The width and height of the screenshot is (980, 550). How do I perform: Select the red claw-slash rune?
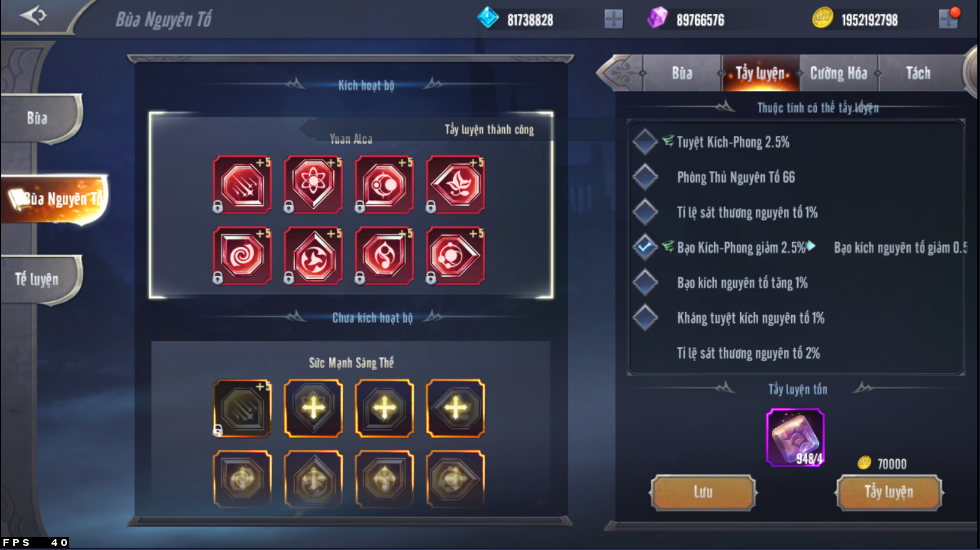click(x=242, y=184)
